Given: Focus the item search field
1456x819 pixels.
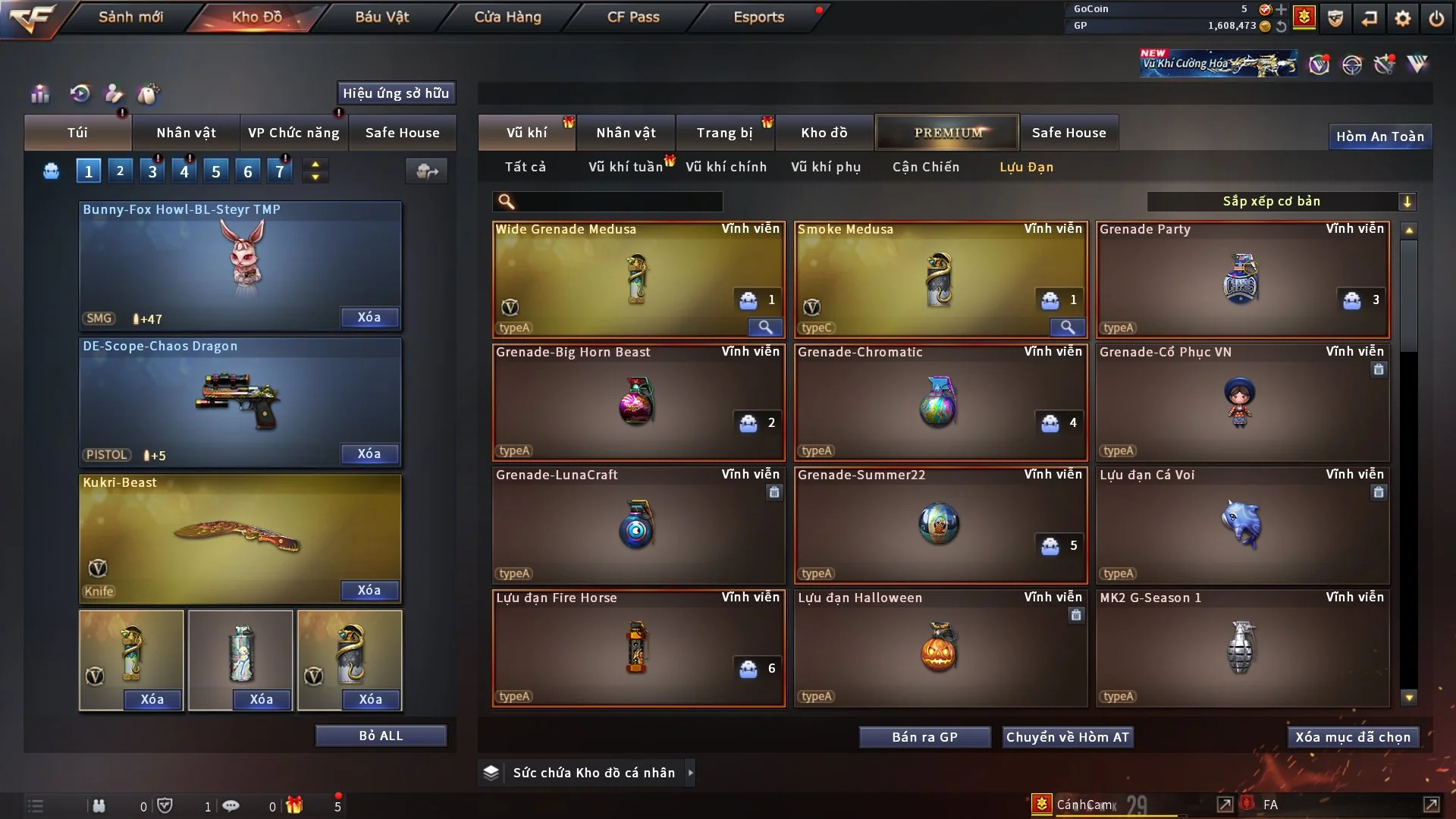Looking at the screenshot, I should coord(618,202).
